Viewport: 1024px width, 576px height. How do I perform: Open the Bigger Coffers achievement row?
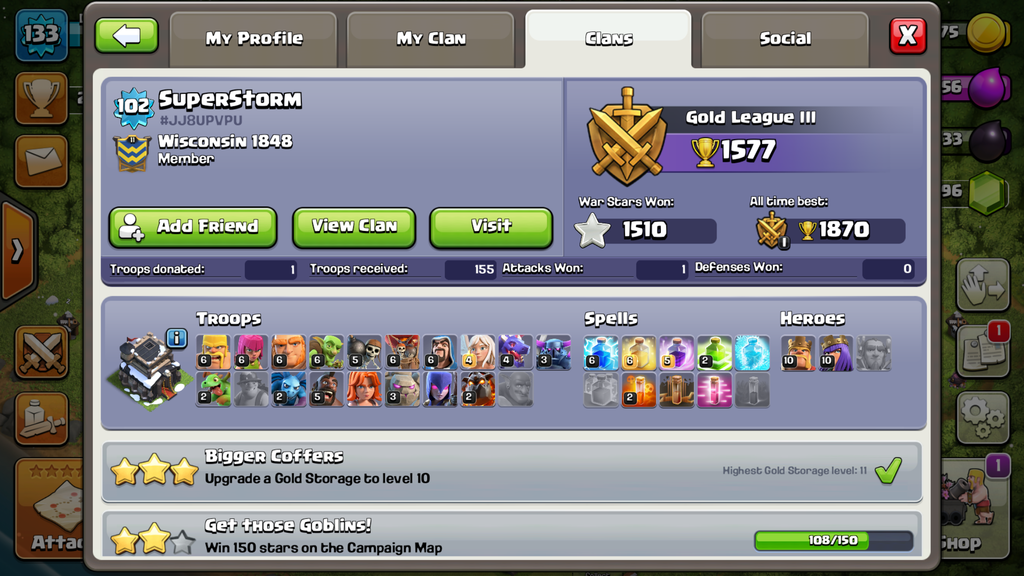[511, 472]
